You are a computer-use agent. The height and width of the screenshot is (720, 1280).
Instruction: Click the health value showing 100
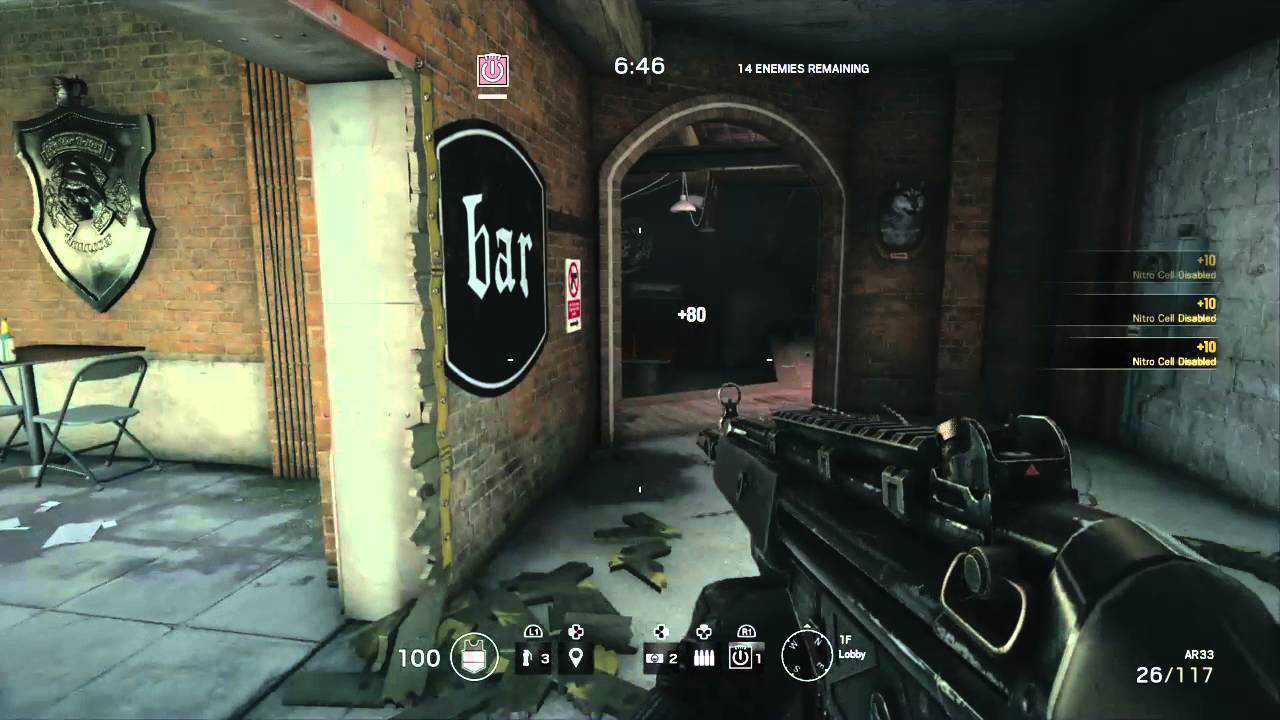[x=418, y=657]
